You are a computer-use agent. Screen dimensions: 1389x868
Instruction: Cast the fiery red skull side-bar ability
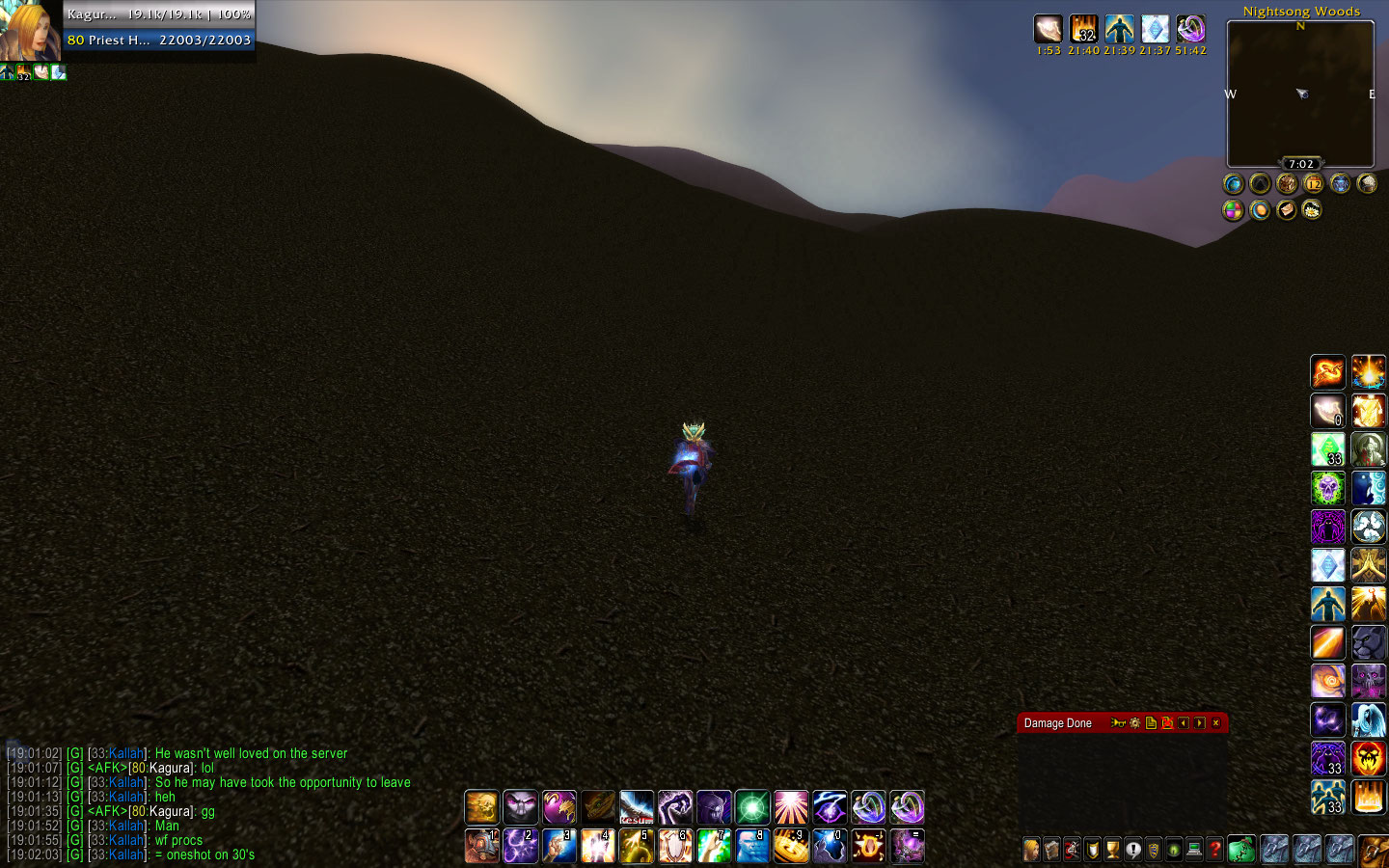[x=1368, y=758]
